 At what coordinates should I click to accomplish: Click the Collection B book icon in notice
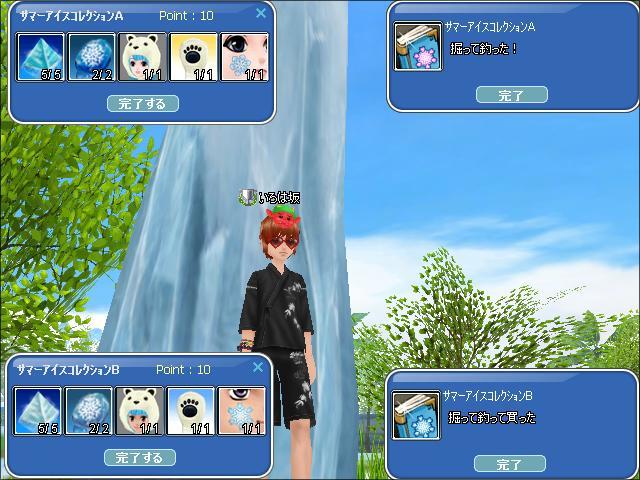click(x=416, y=416)
